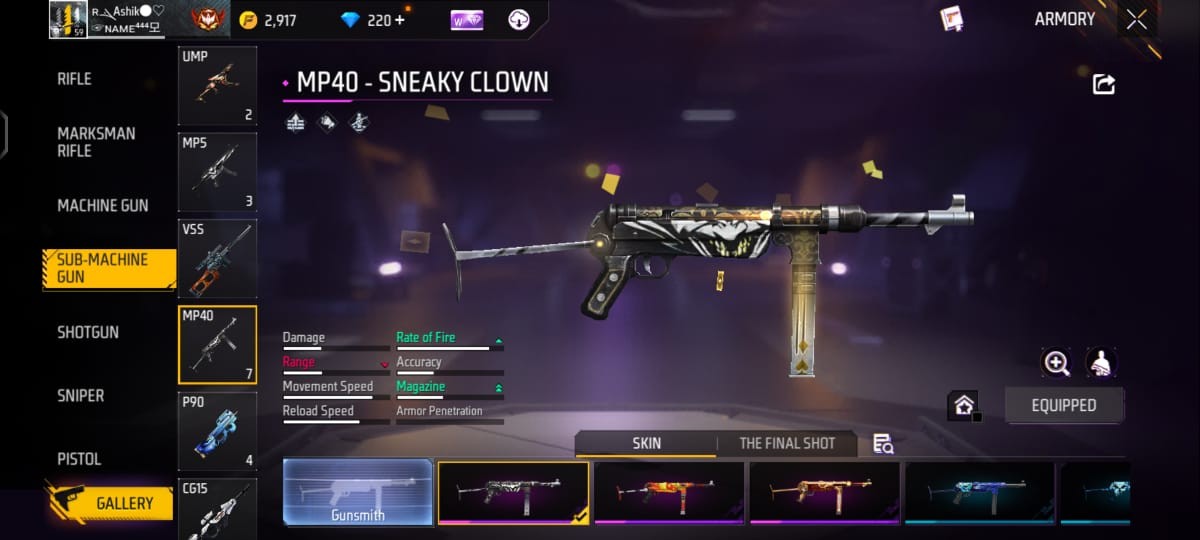Share the MP40 Sneaky Clown skin
Viewport: 1200px width, 540px height.
(1104, 84)
